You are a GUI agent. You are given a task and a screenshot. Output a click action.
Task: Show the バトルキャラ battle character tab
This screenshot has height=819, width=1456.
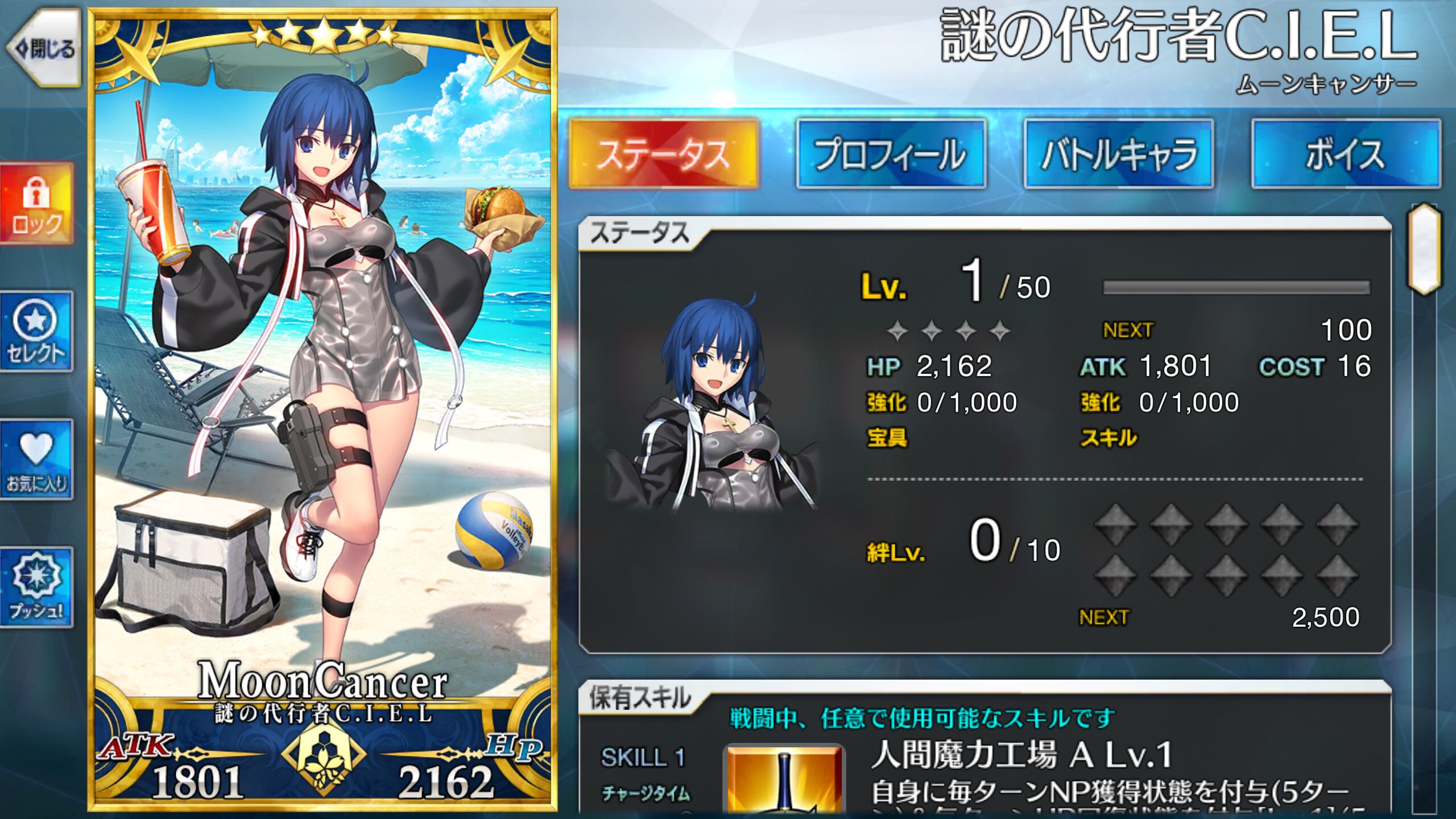coord(1118,154)
